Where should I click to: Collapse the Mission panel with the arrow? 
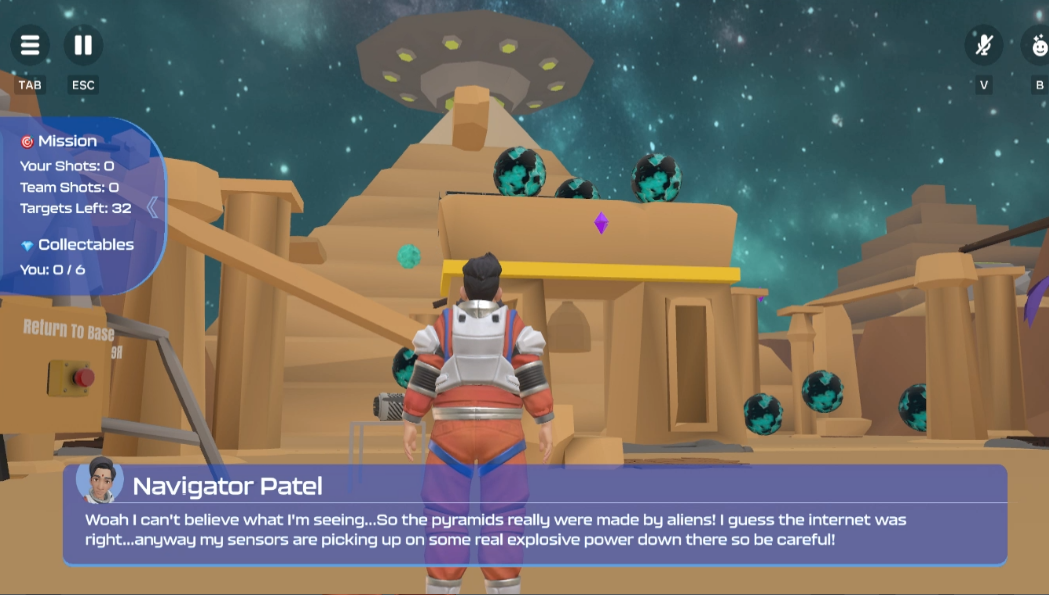152,207
